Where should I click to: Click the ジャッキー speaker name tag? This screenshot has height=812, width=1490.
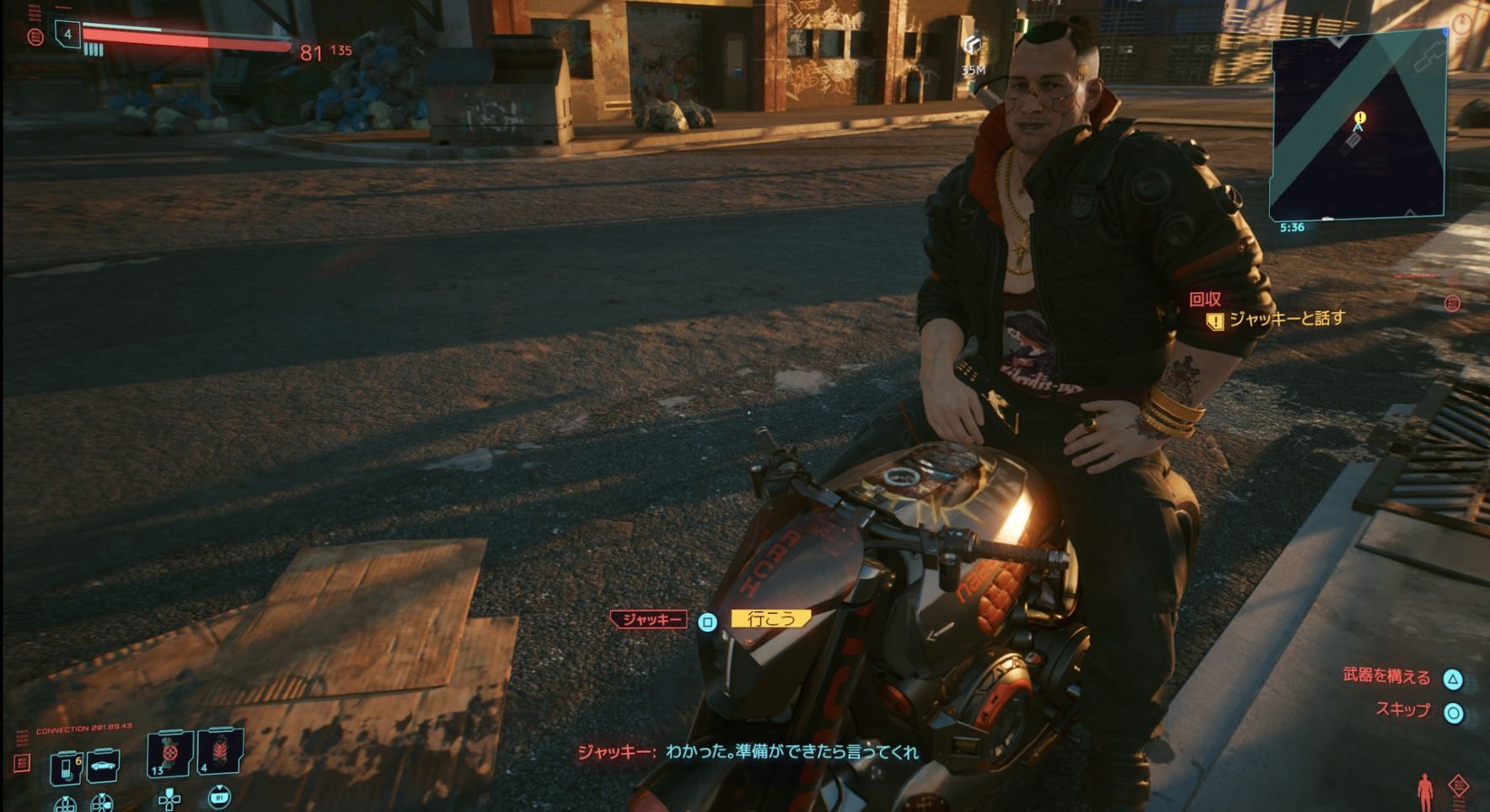650,620
